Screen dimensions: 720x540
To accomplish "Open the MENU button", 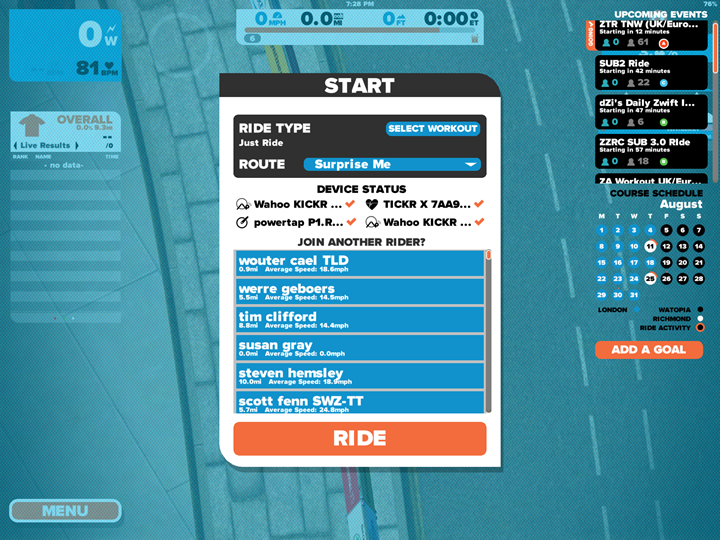I will click(65, 511).
